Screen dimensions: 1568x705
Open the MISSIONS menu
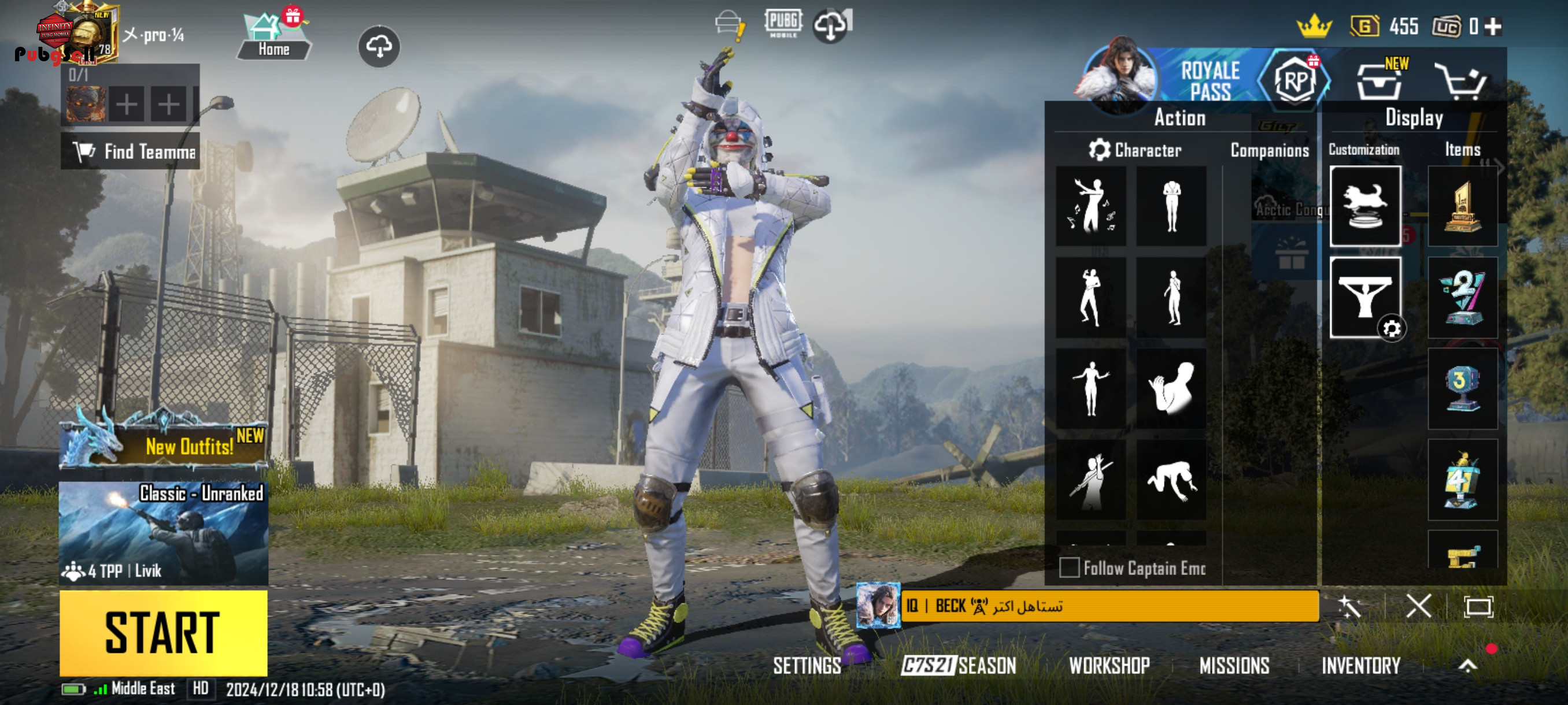pyautogui.click(x=1234, y=666)
